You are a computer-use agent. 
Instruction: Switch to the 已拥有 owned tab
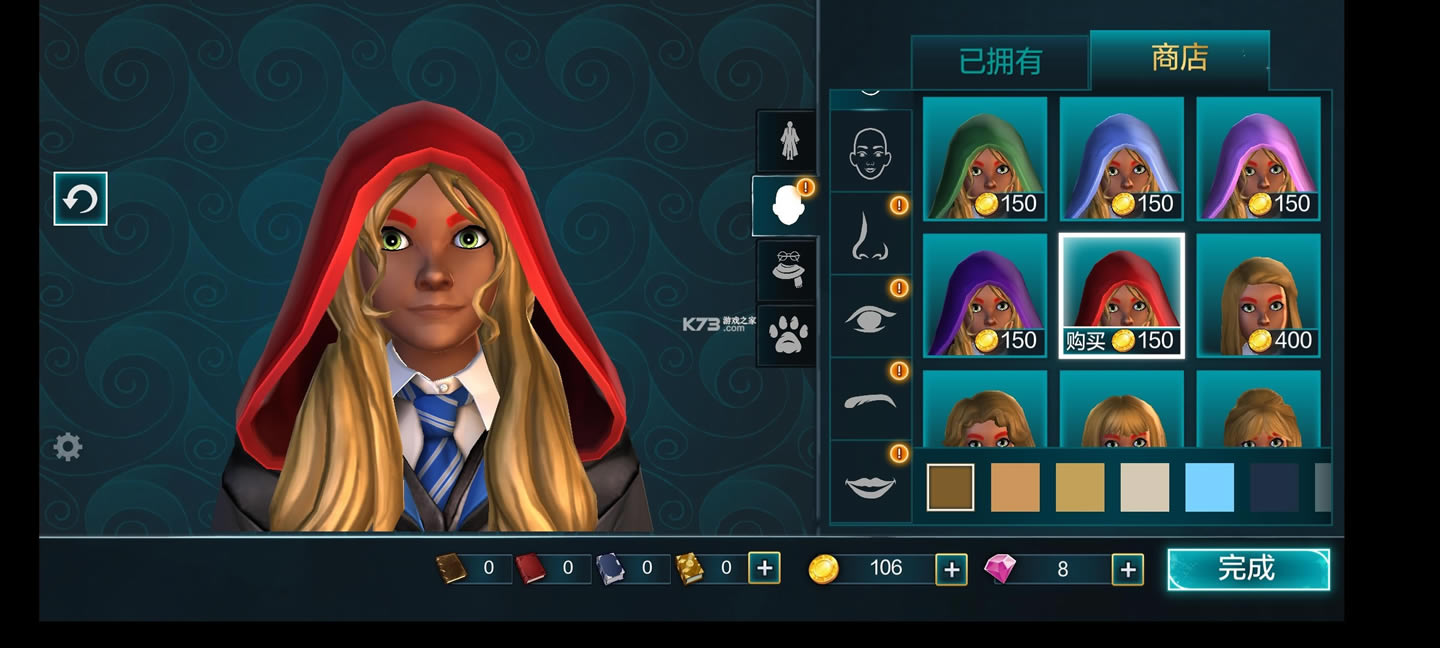[x=999, y=62]
